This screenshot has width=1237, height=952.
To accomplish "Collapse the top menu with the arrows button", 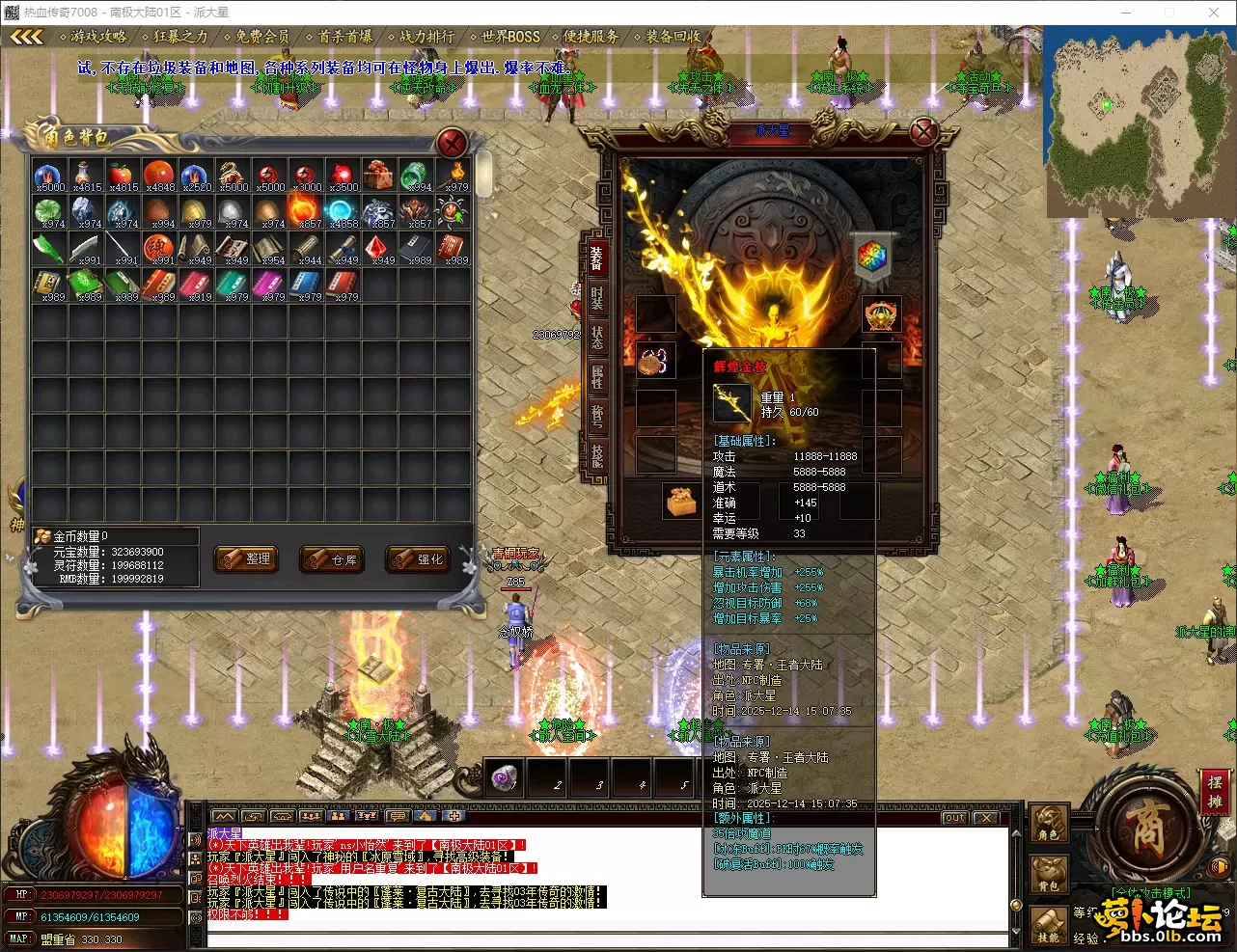I will 27,37.
